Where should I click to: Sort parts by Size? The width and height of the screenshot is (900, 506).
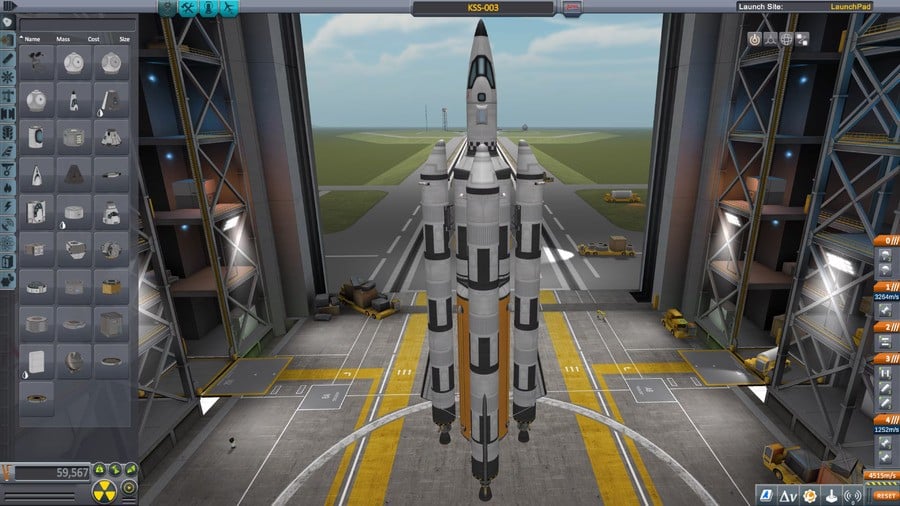[x=123, y=38]
